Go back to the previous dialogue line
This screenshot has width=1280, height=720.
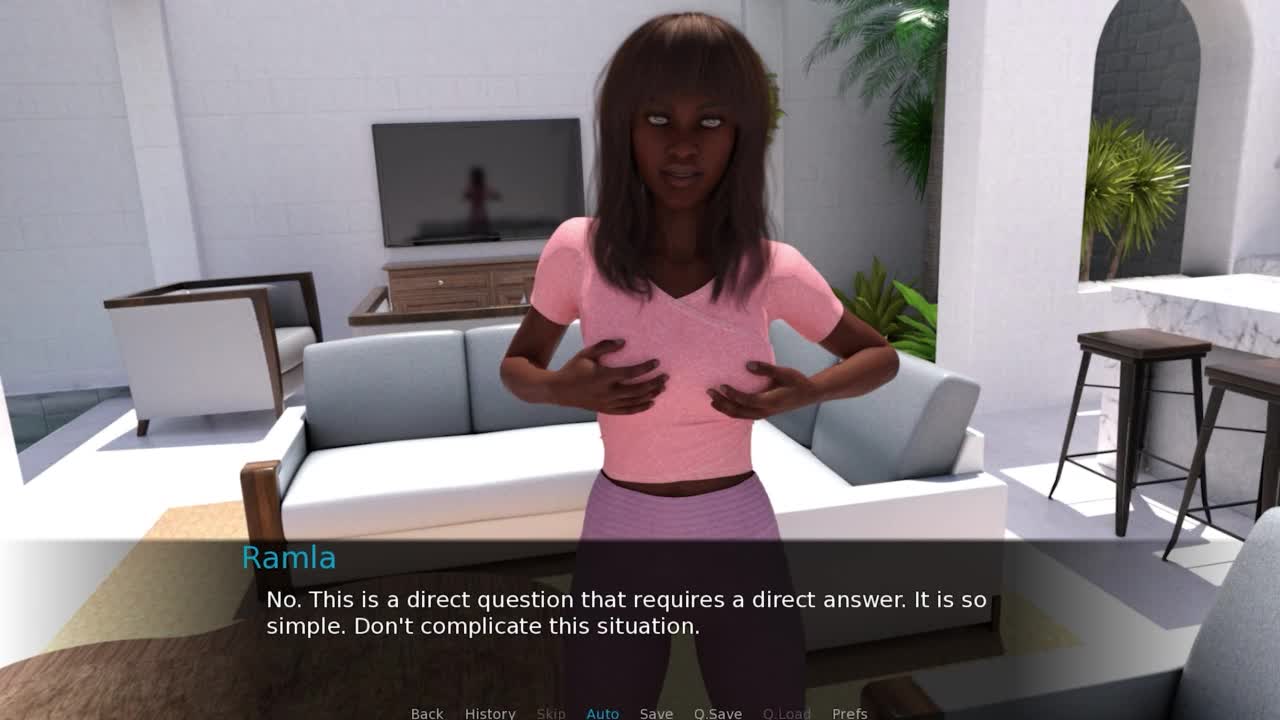point(427,713)
